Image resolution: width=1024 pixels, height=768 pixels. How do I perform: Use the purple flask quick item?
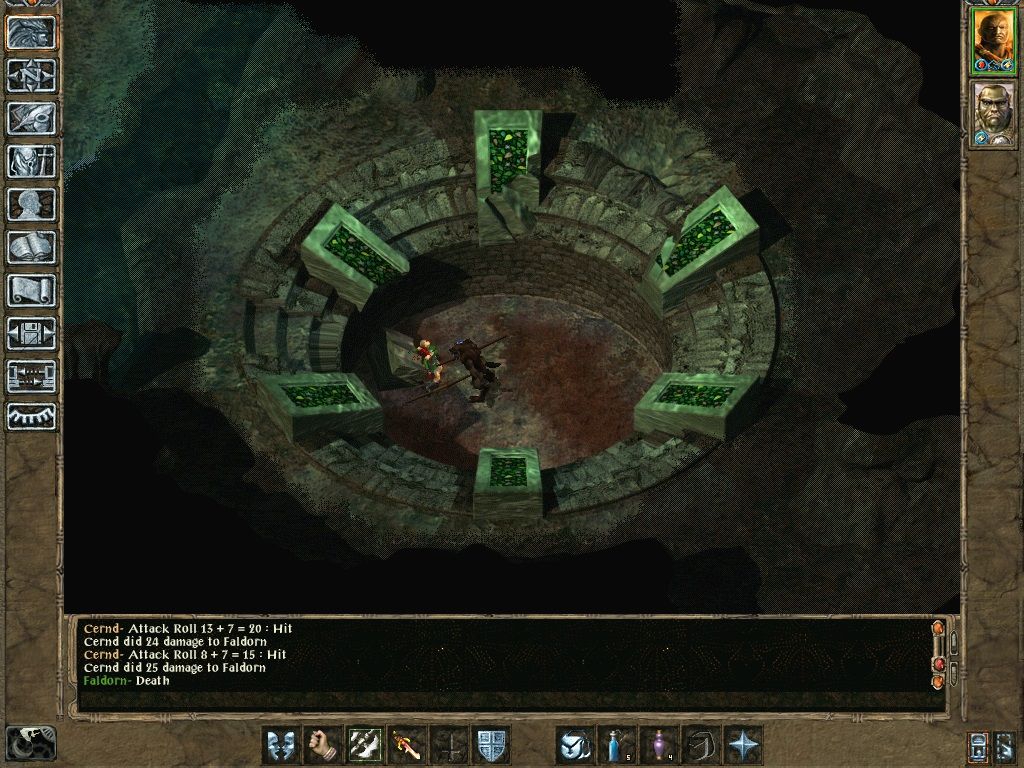click(659, 745)
